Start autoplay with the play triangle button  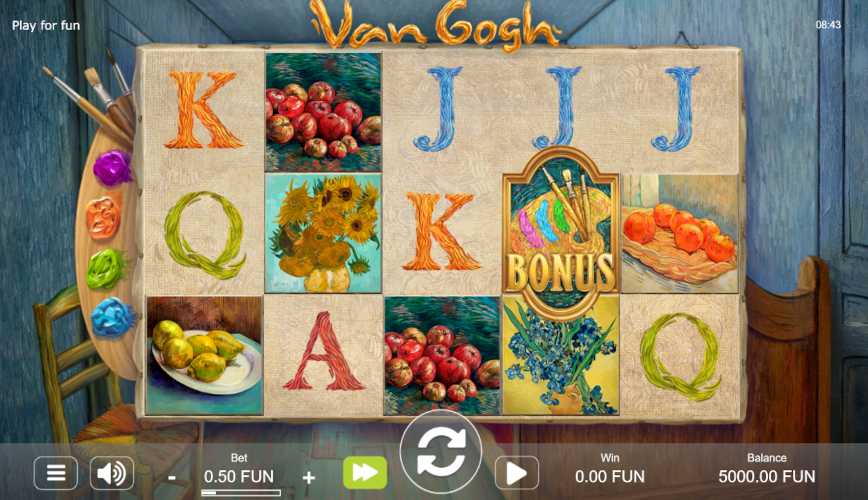[x=516, y=473]
